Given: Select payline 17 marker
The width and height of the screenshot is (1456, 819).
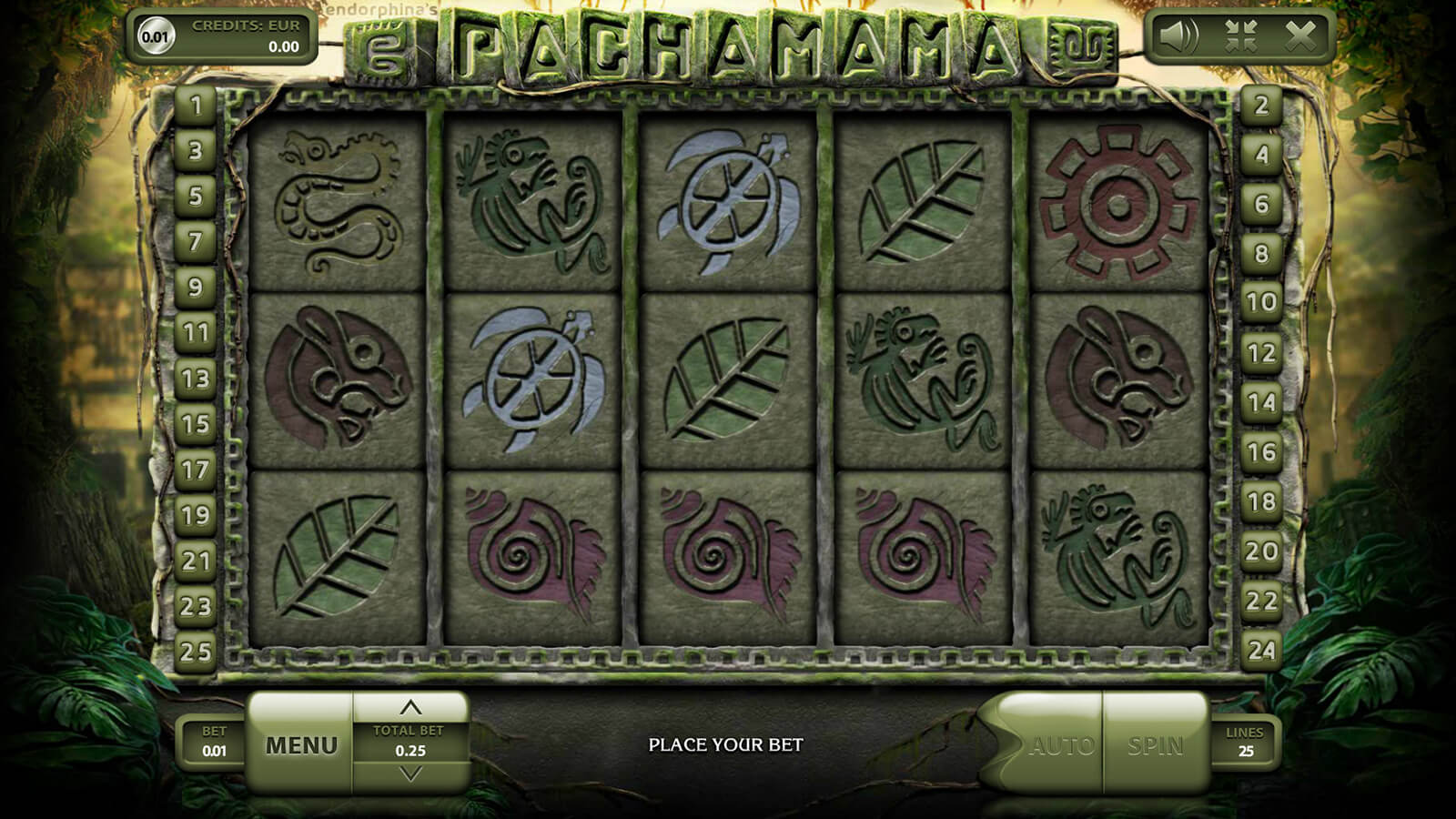Looking at the screenshot, I should coord(196,470).
